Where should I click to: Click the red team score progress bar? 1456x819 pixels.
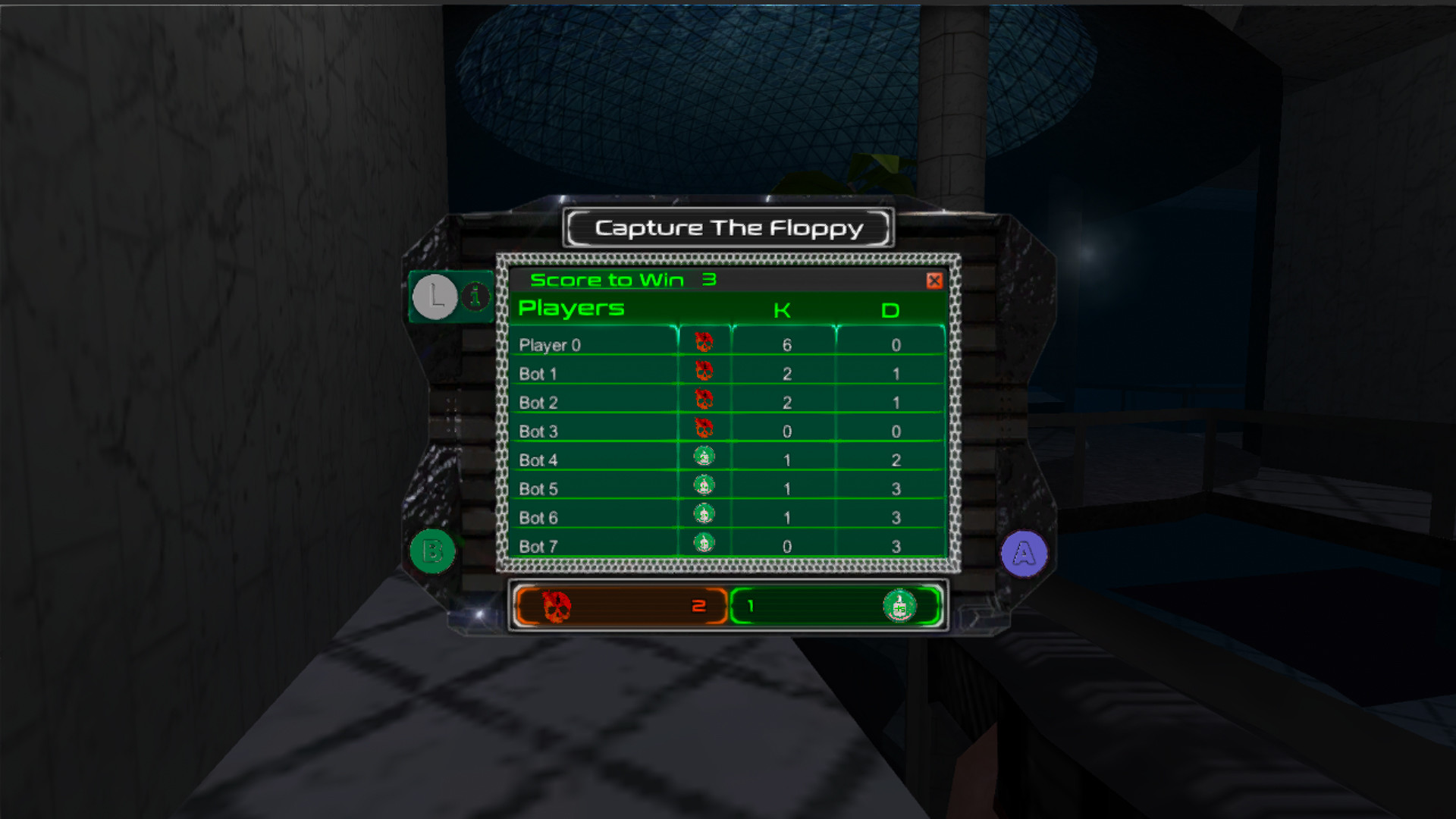point(622,605)
